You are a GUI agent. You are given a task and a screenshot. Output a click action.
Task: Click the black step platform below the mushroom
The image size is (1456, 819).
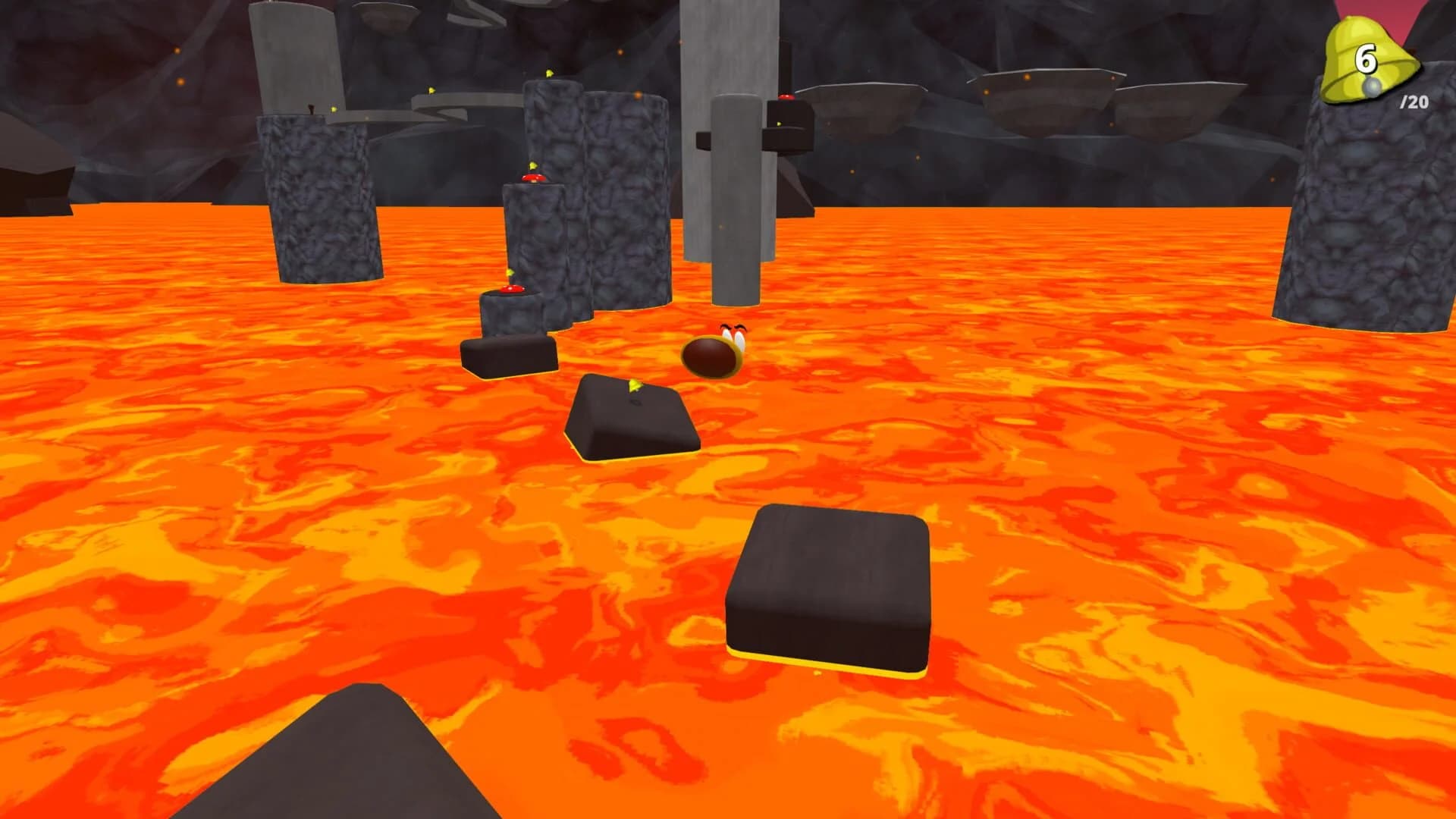pos(510,356)
